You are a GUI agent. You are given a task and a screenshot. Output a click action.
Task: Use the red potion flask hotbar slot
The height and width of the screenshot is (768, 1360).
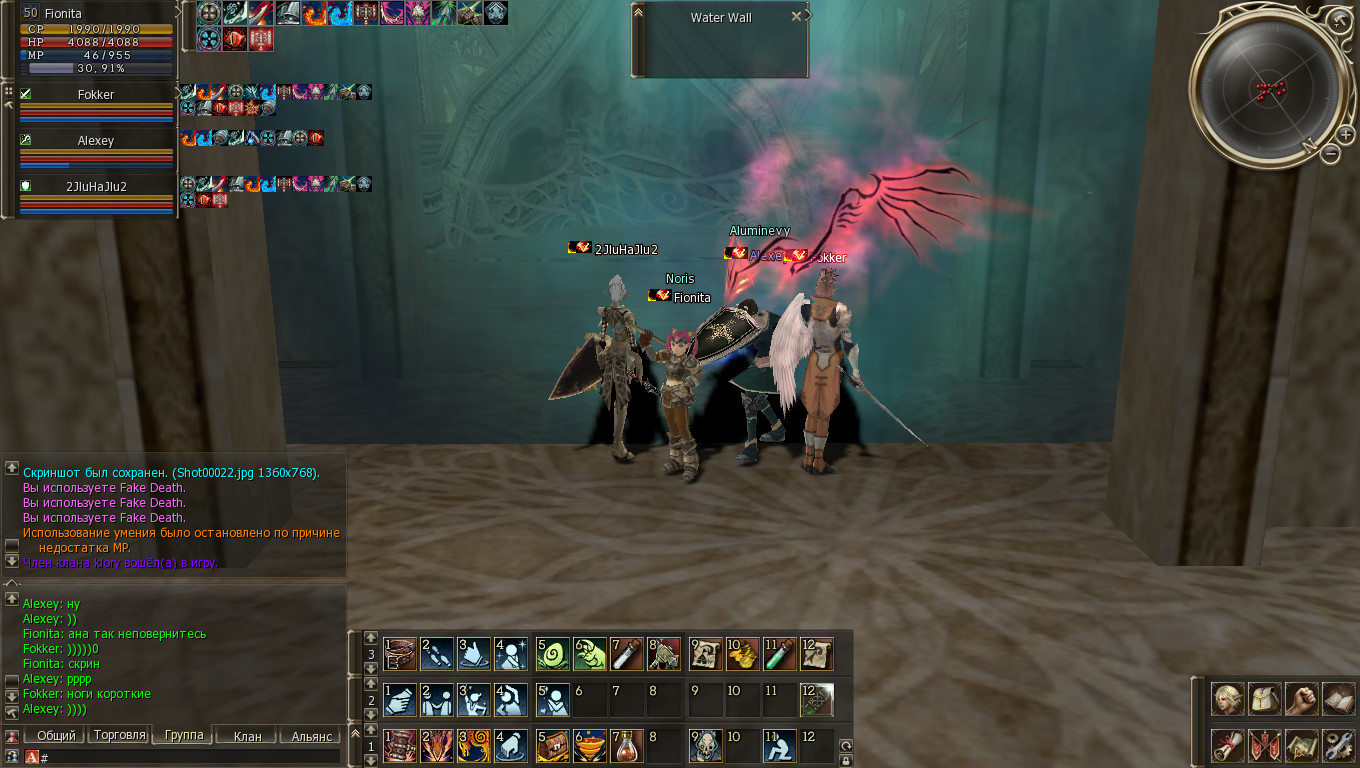(x=628, y=746)
